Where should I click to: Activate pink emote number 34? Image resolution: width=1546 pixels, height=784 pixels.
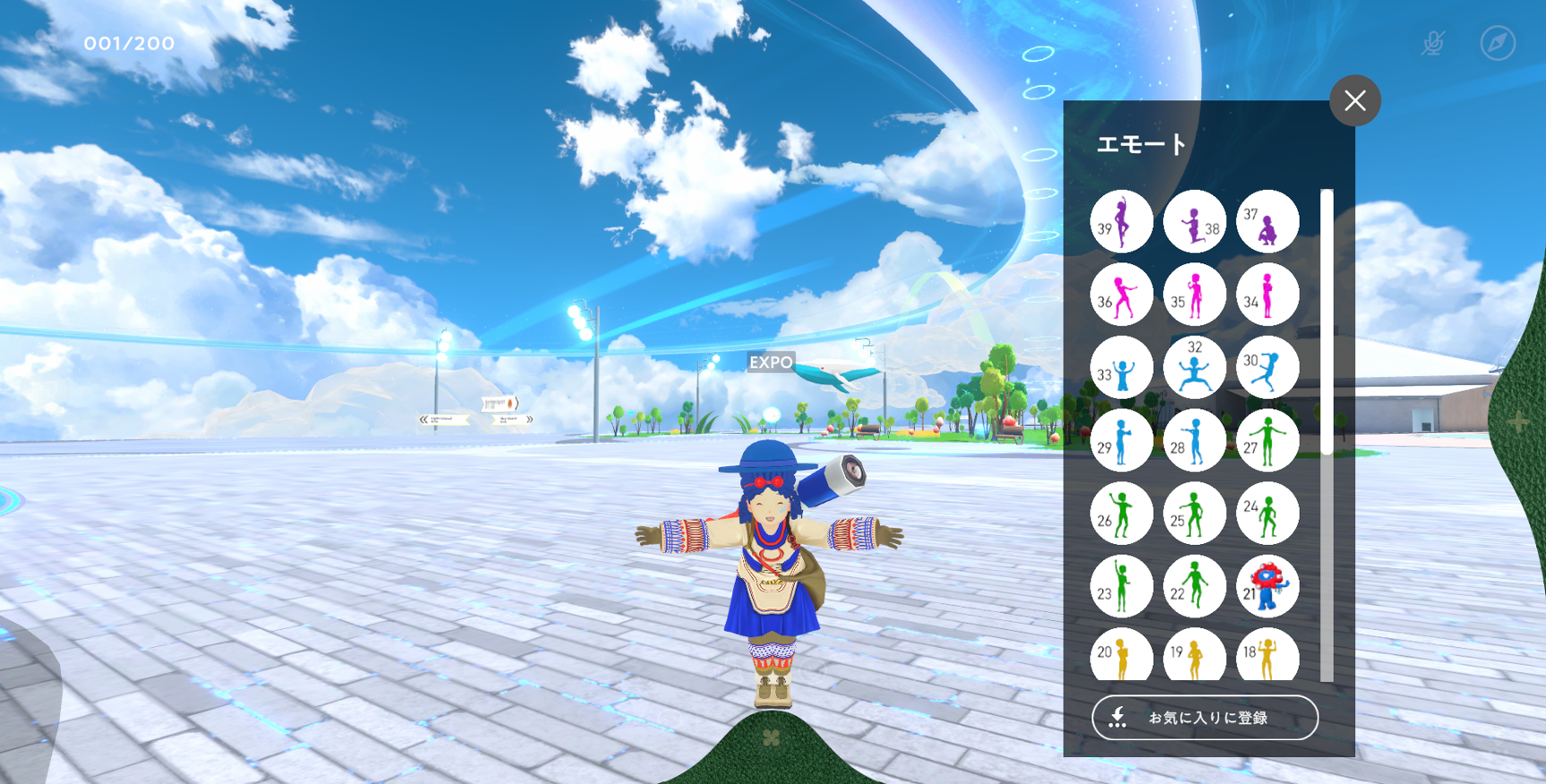[1267, 294]
